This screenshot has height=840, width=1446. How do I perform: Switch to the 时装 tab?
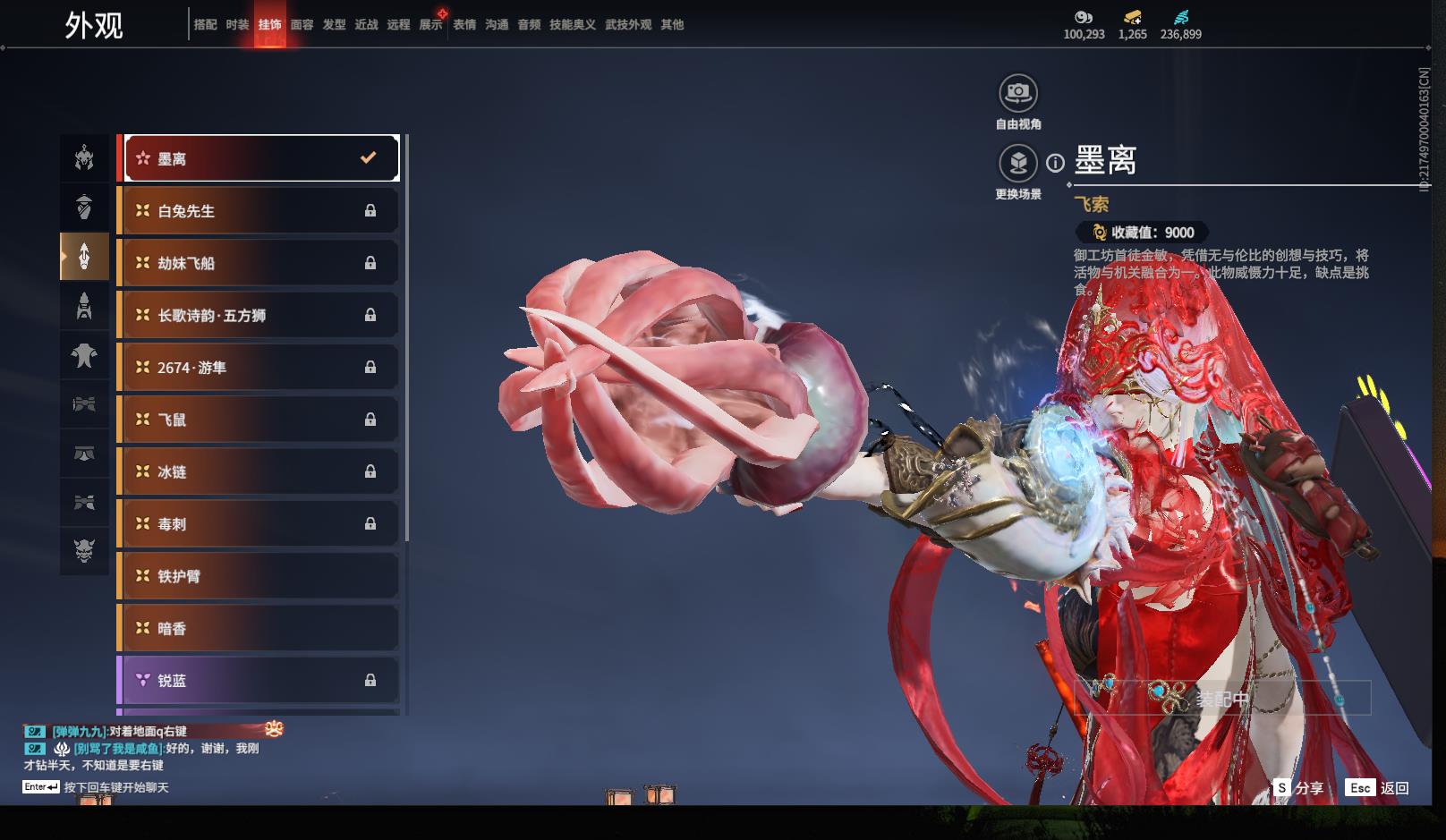tap(237, 25)
